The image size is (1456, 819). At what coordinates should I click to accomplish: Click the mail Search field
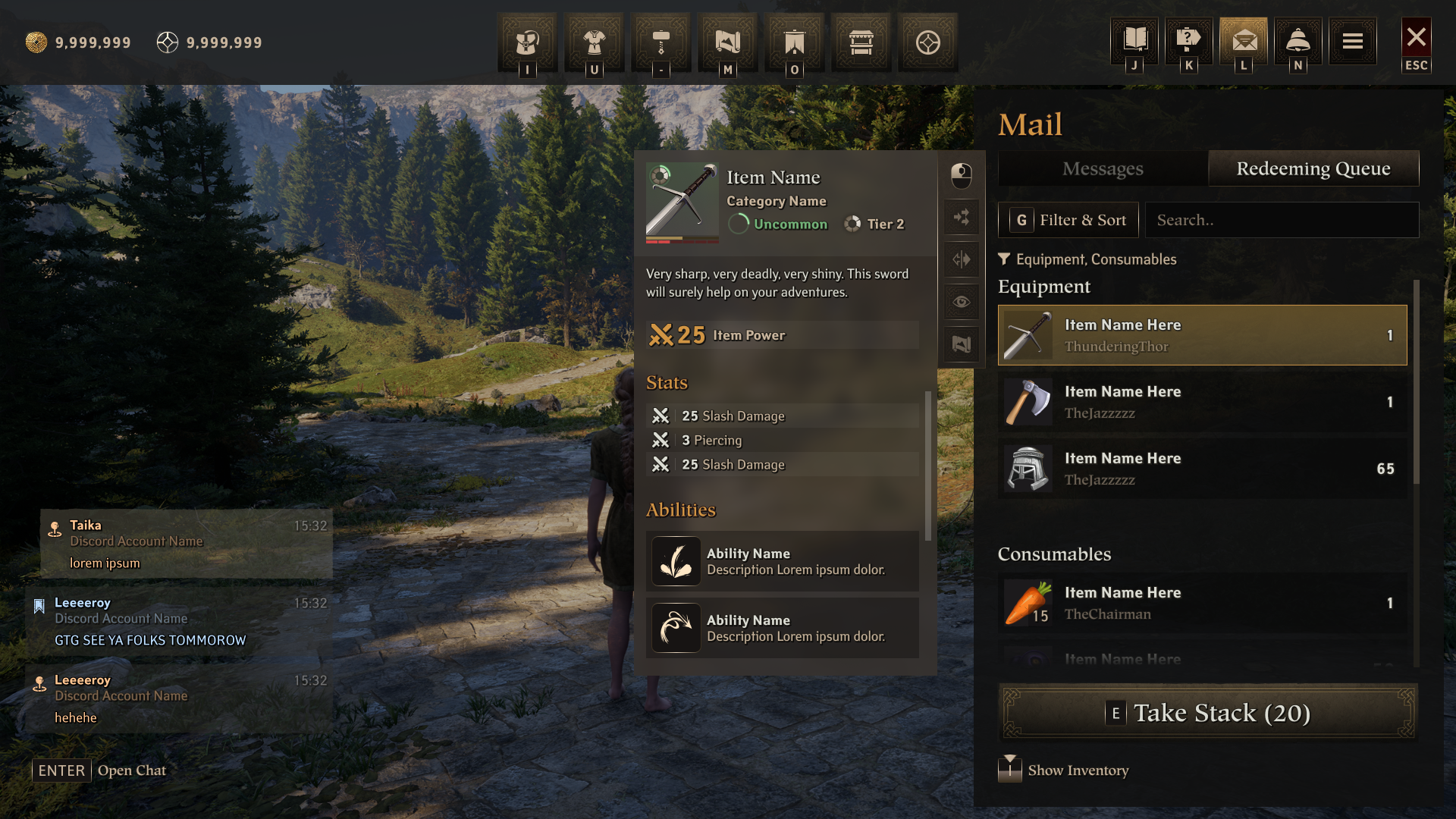coord(1282,220)
